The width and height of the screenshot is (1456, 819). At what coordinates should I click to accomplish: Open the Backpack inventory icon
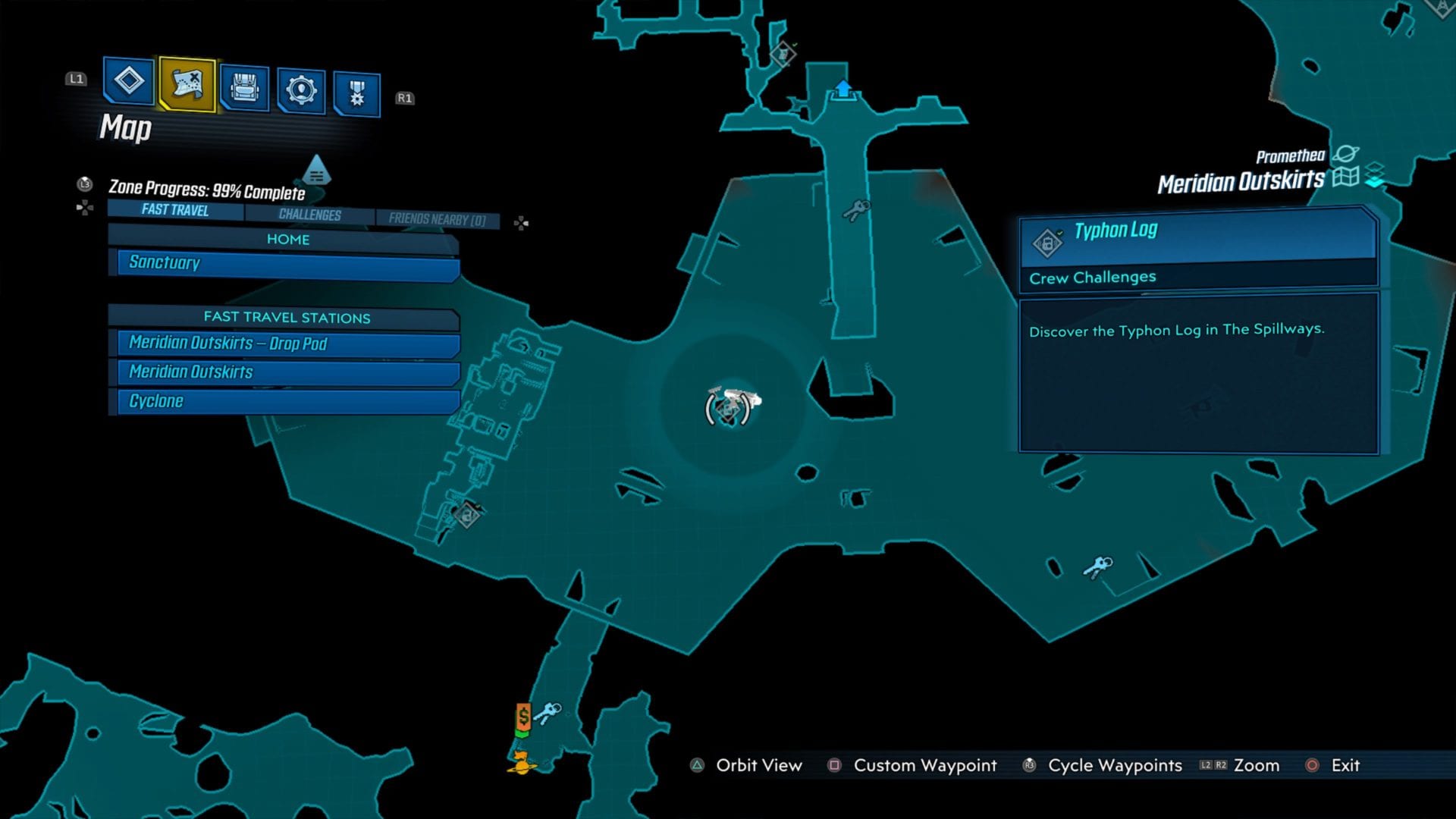(x=244, y=86)
